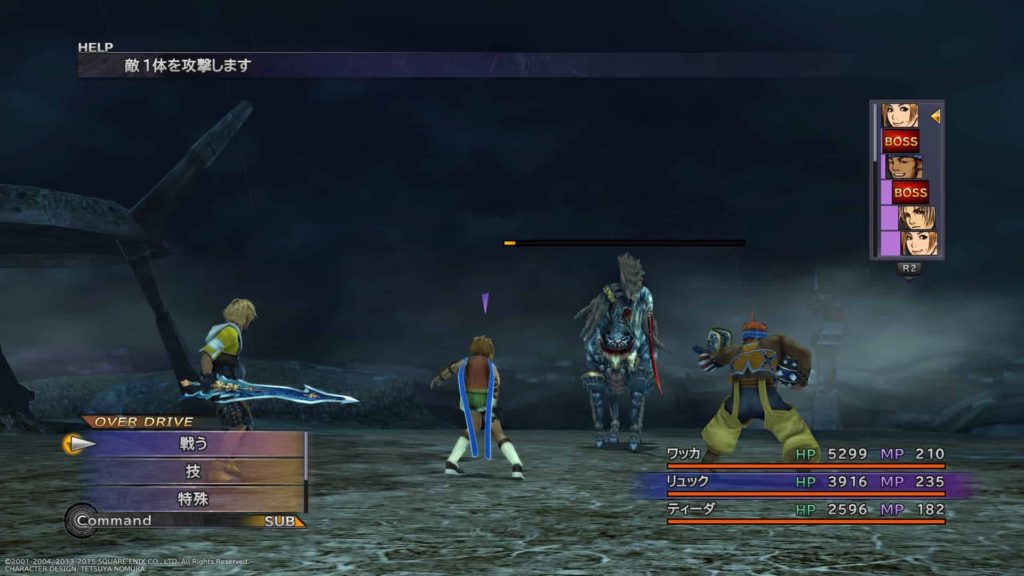Switch to the SUB command menu
The width and height of the screenshot is (1024, 576).
pyautogui.click(x=280, y=521)
